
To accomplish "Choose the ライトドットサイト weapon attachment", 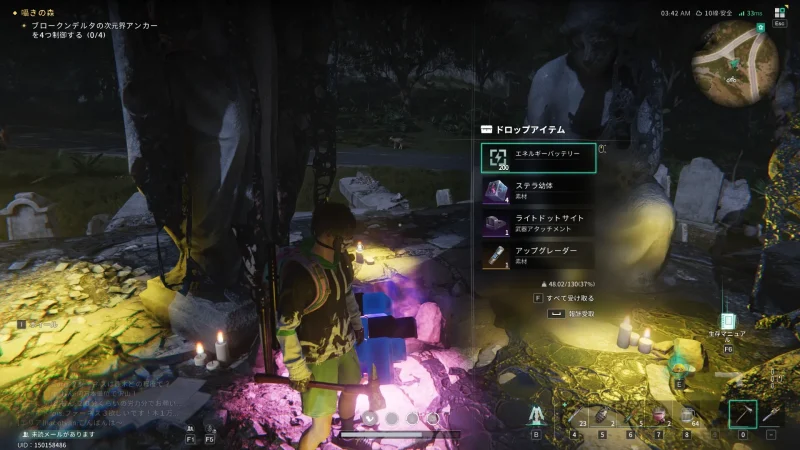I will click(538, 222).
